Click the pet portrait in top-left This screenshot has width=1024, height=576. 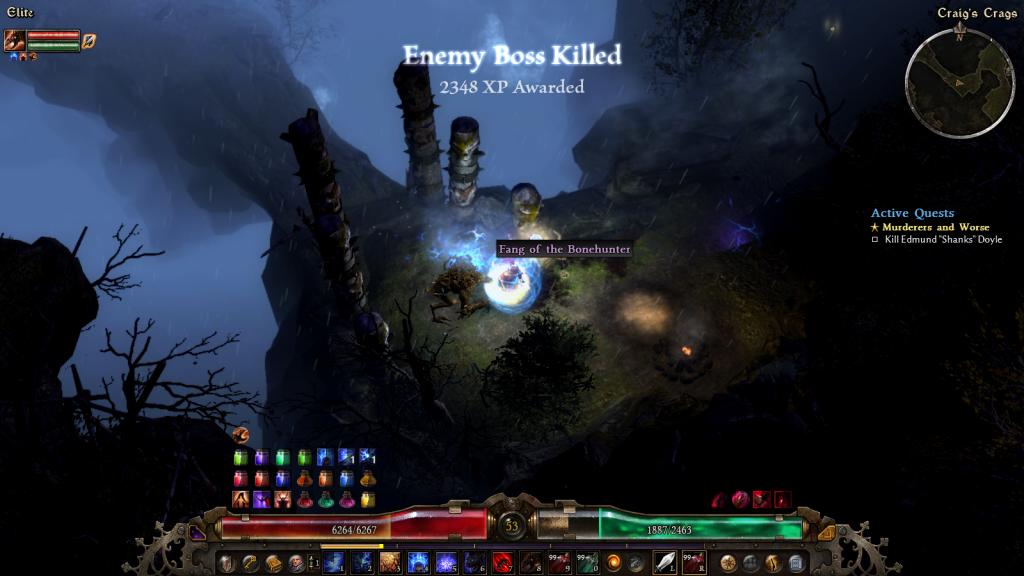pos(14,41)
